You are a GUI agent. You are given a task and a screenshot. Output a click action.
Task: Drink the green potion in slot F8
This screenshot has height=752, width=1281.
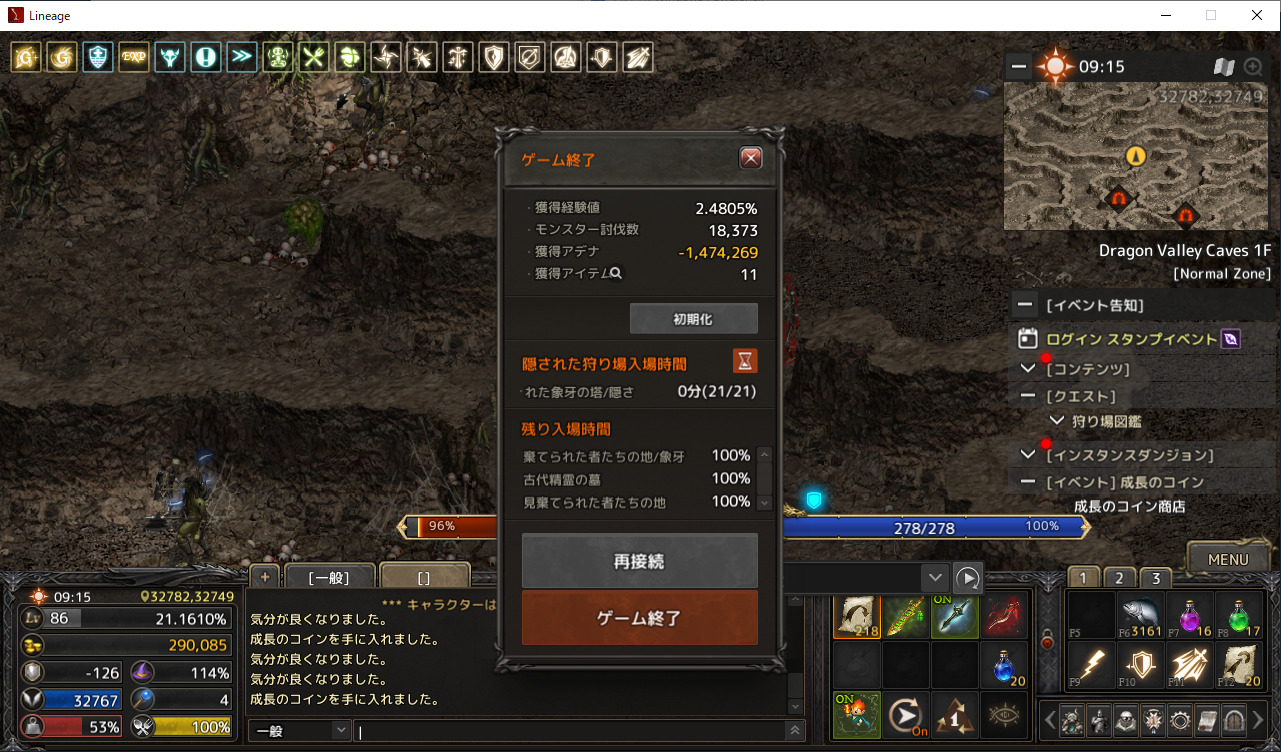(1236, 615)
